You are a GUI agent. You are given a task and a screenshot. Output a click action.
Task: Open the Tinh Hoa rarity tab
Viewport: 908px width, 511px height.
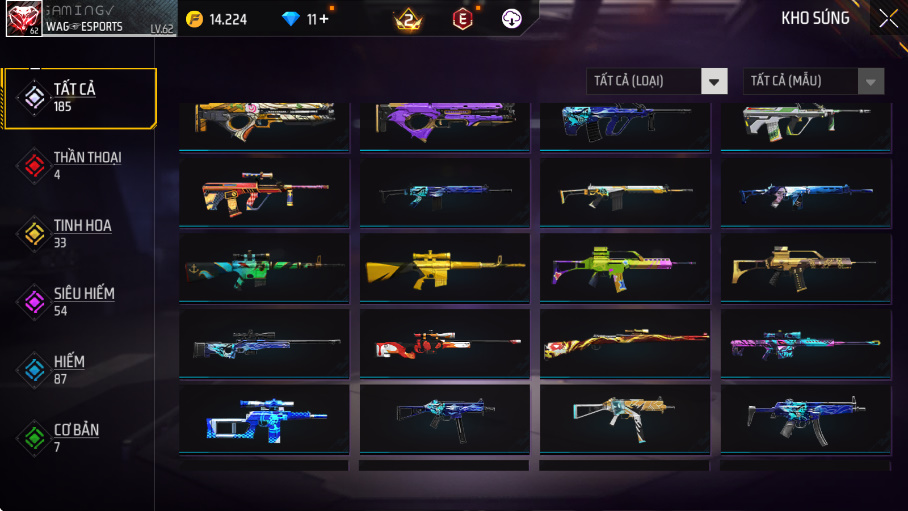pyautogui.click(x=80, y=233)
